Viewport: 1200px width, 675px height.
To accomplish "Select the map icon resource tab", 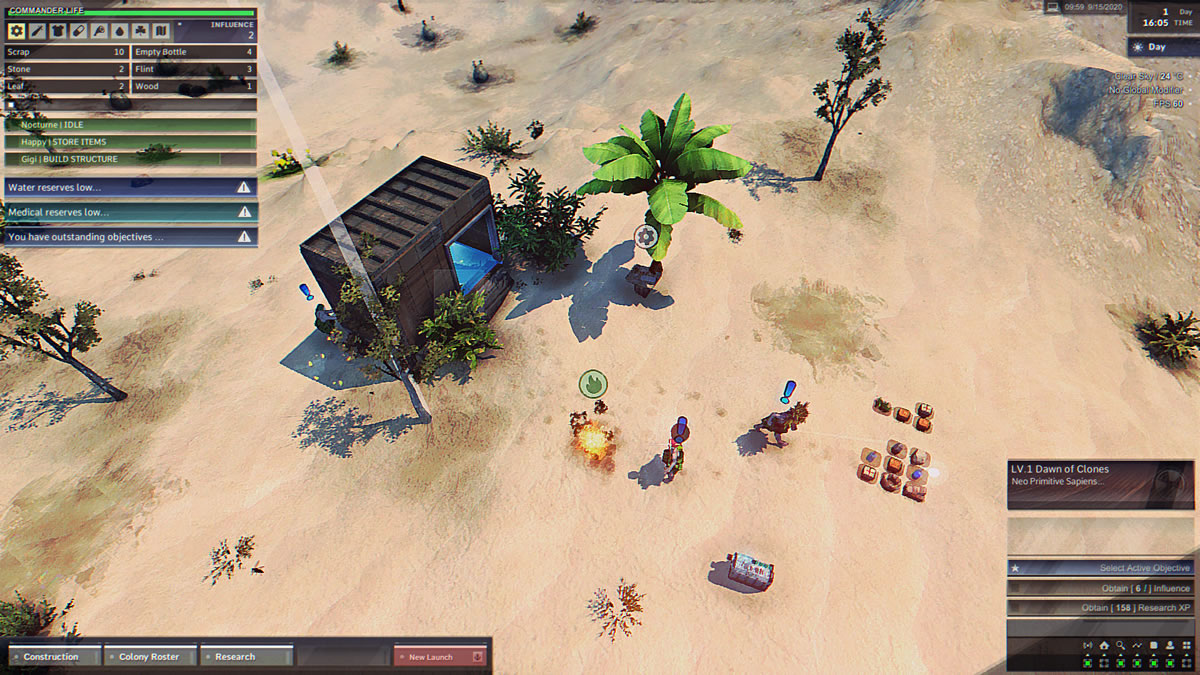I will click(161, 32).
